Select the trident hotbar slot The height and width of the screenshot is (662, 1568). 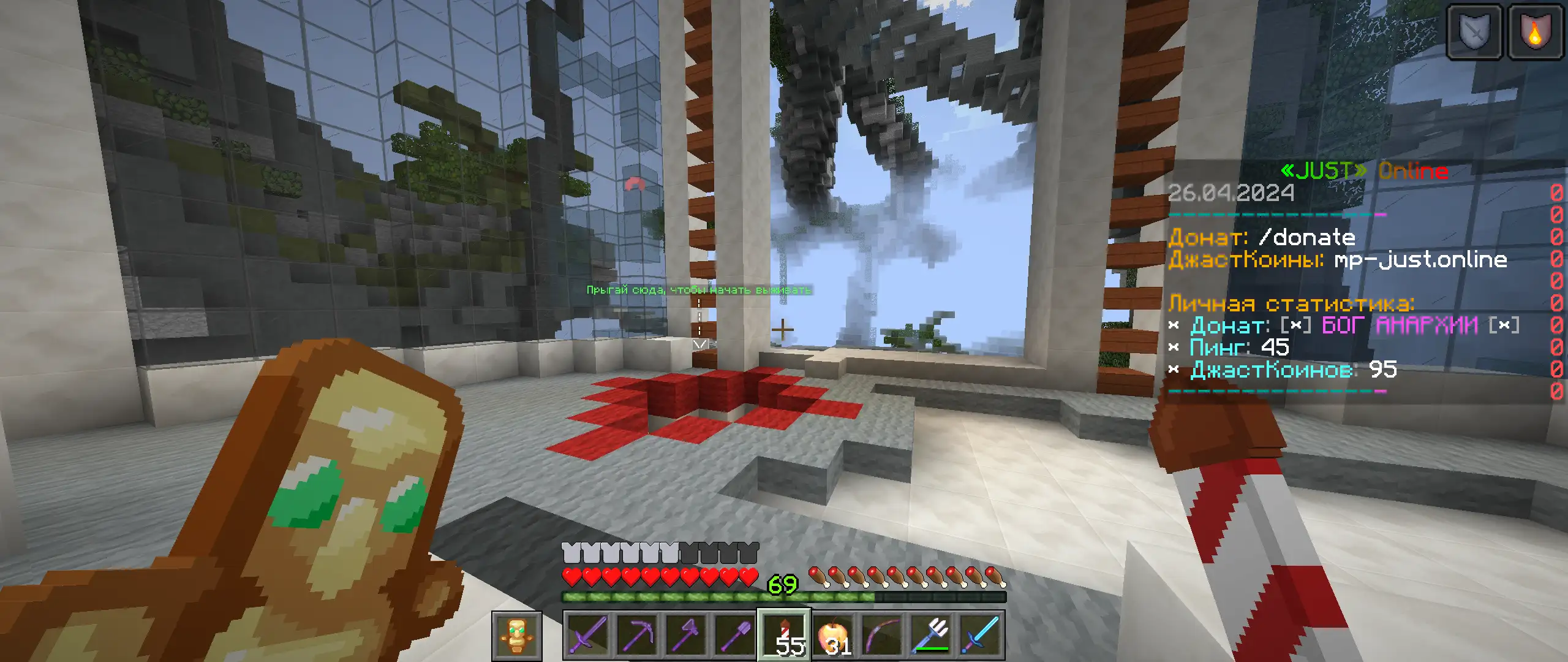(932, 635)
